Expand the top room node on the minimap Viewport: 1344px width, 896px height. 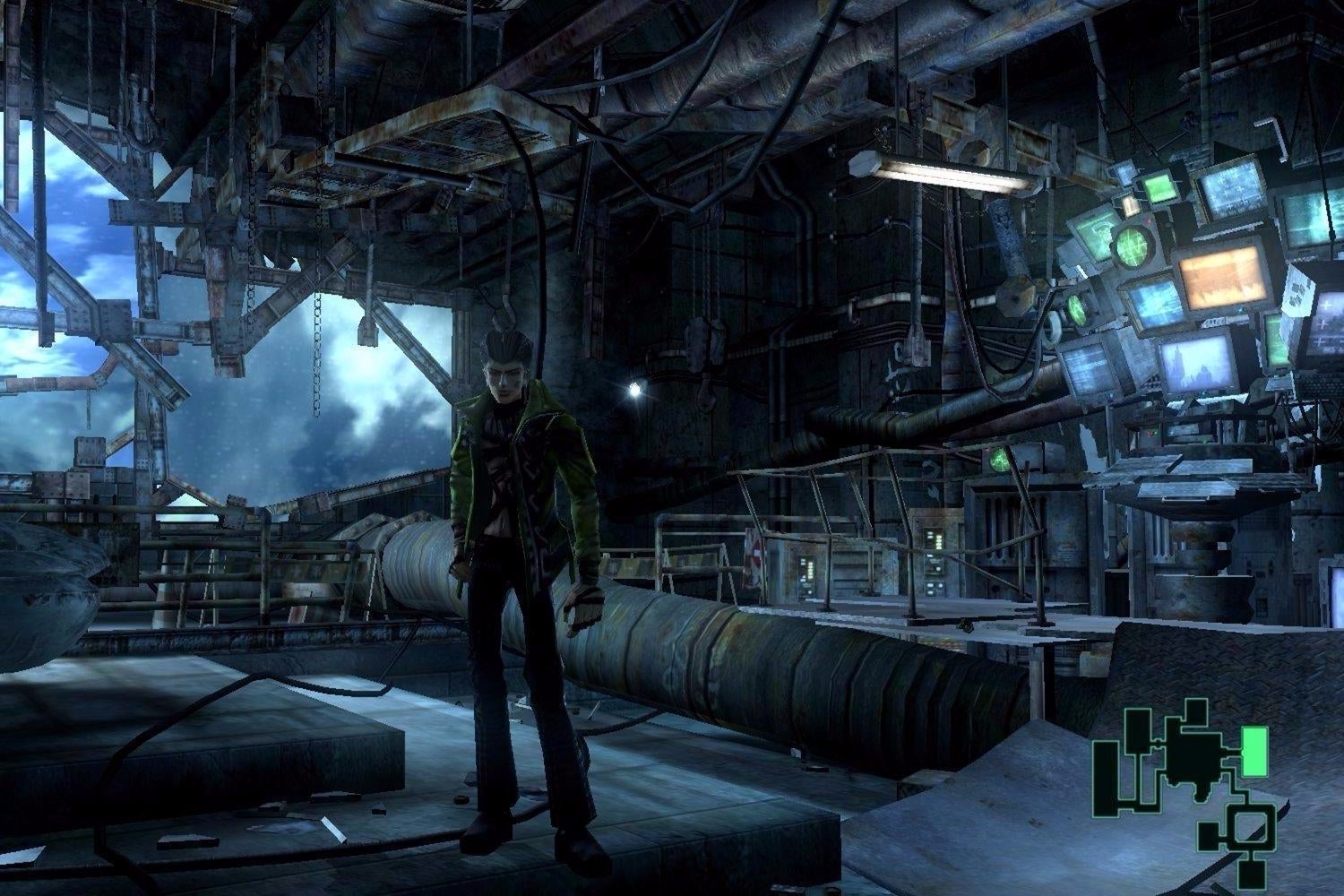(1195, 713)
